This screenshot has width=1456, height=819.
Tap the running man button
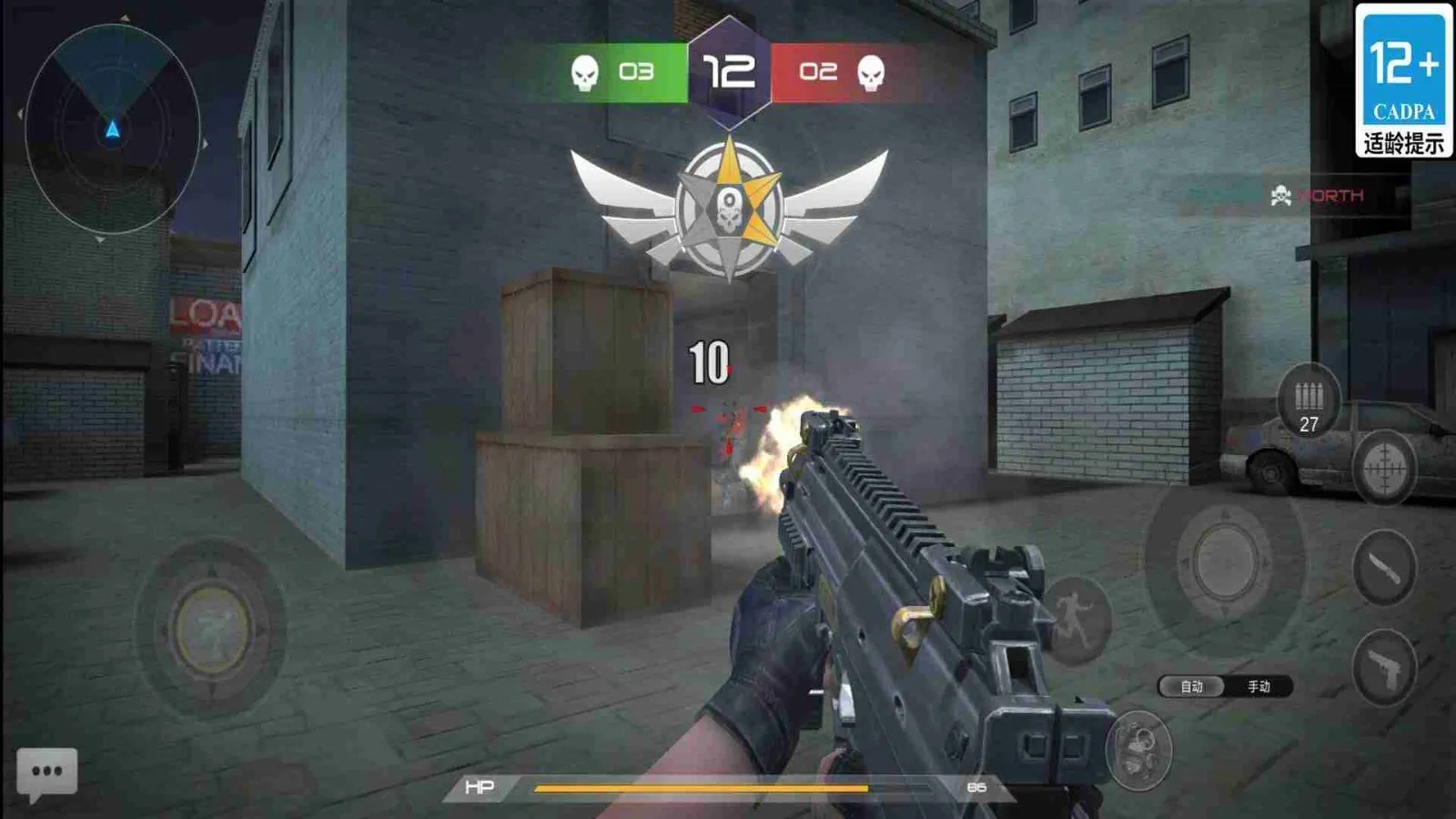pyautogui.click(x=1077, y=620)
